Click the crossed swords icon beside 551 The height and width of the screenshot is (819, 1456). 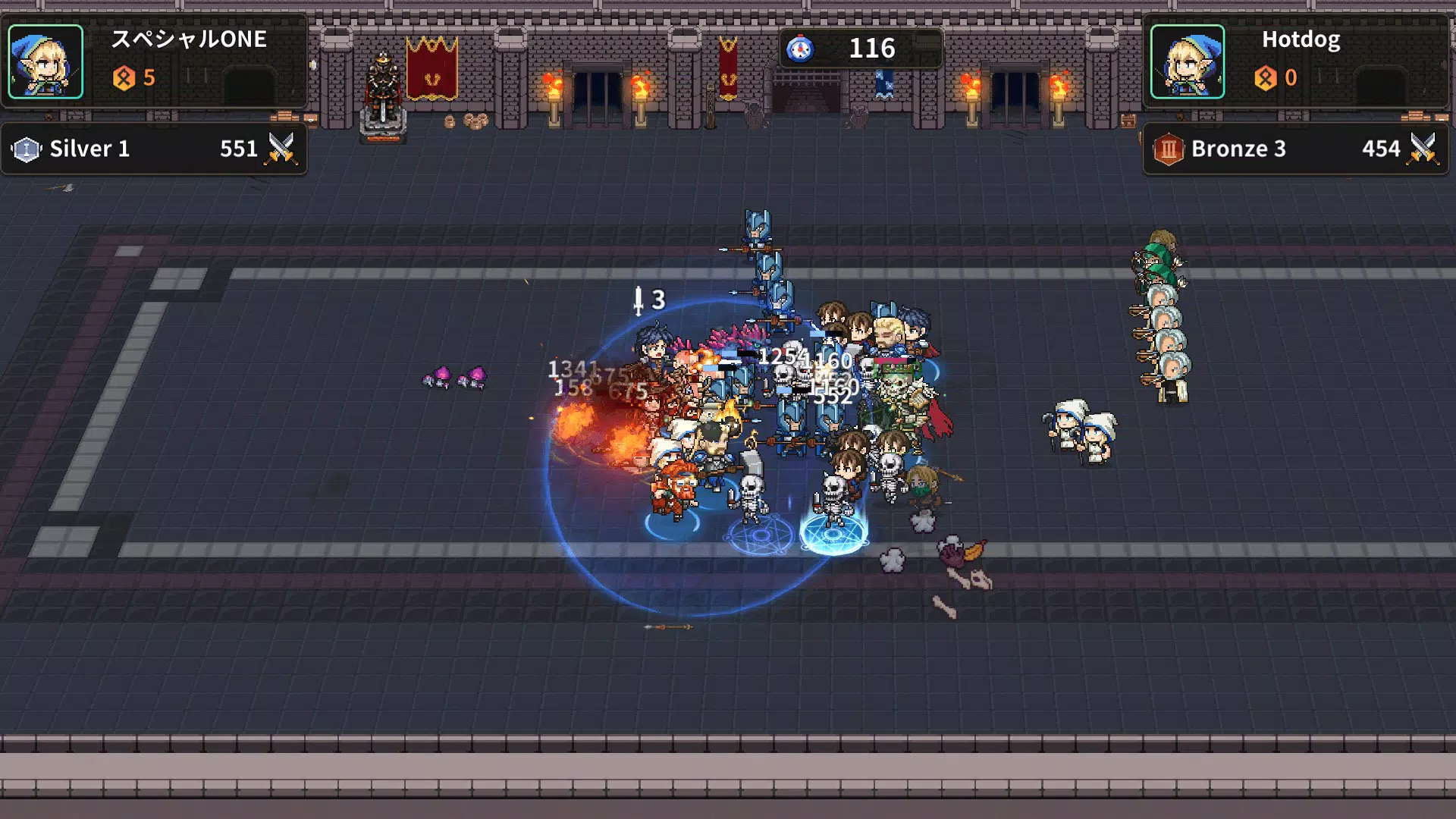click(281, 149)
